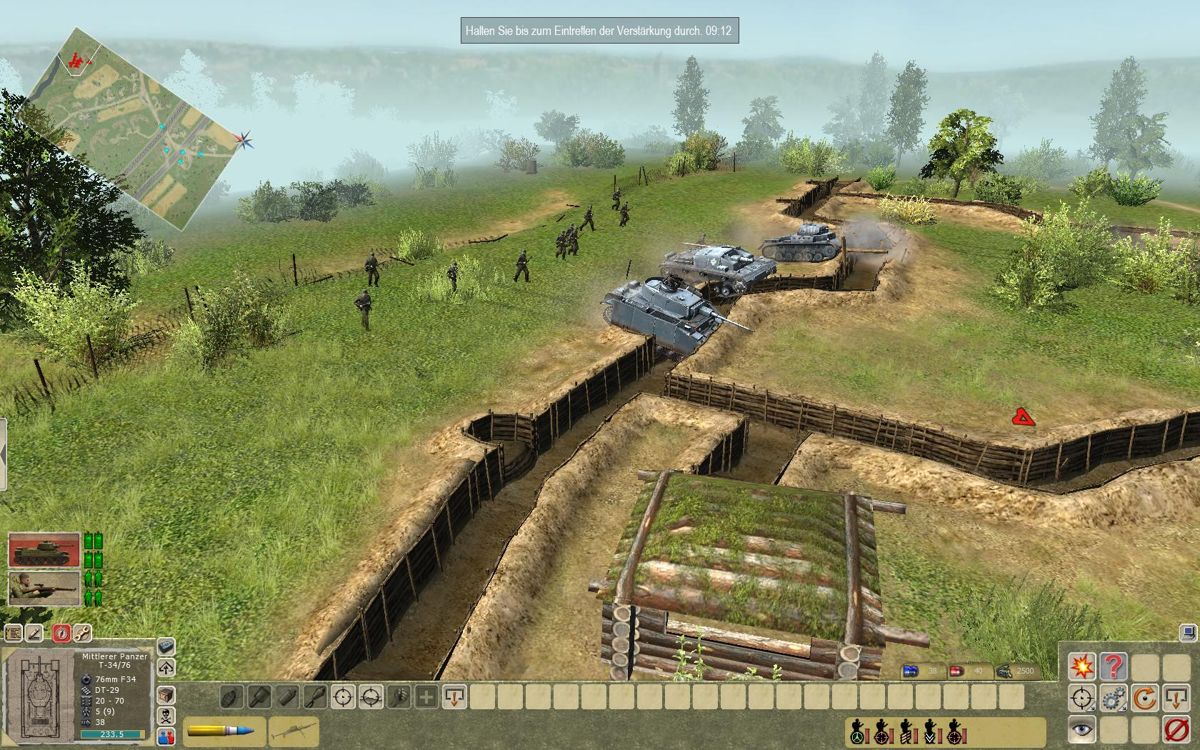
Task: Choose the crosshair fire mode button
Action: click(x=1081, y=698)
